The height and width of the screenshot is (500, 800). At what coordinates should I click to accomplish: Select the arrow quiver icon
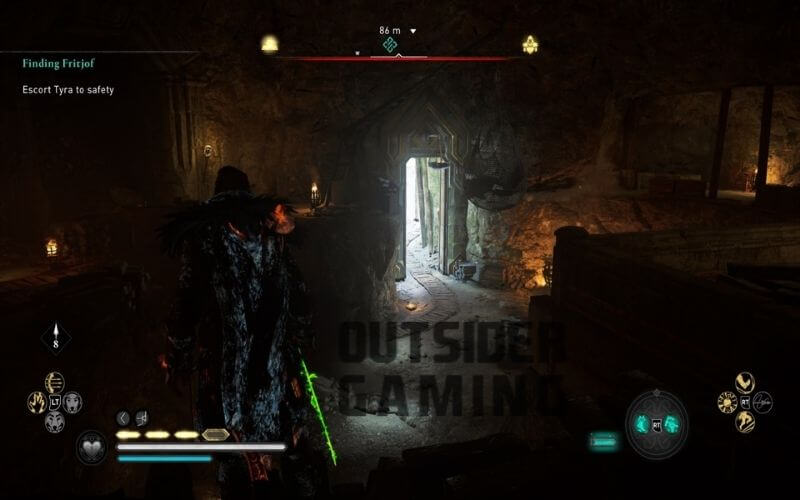(55, 339)
